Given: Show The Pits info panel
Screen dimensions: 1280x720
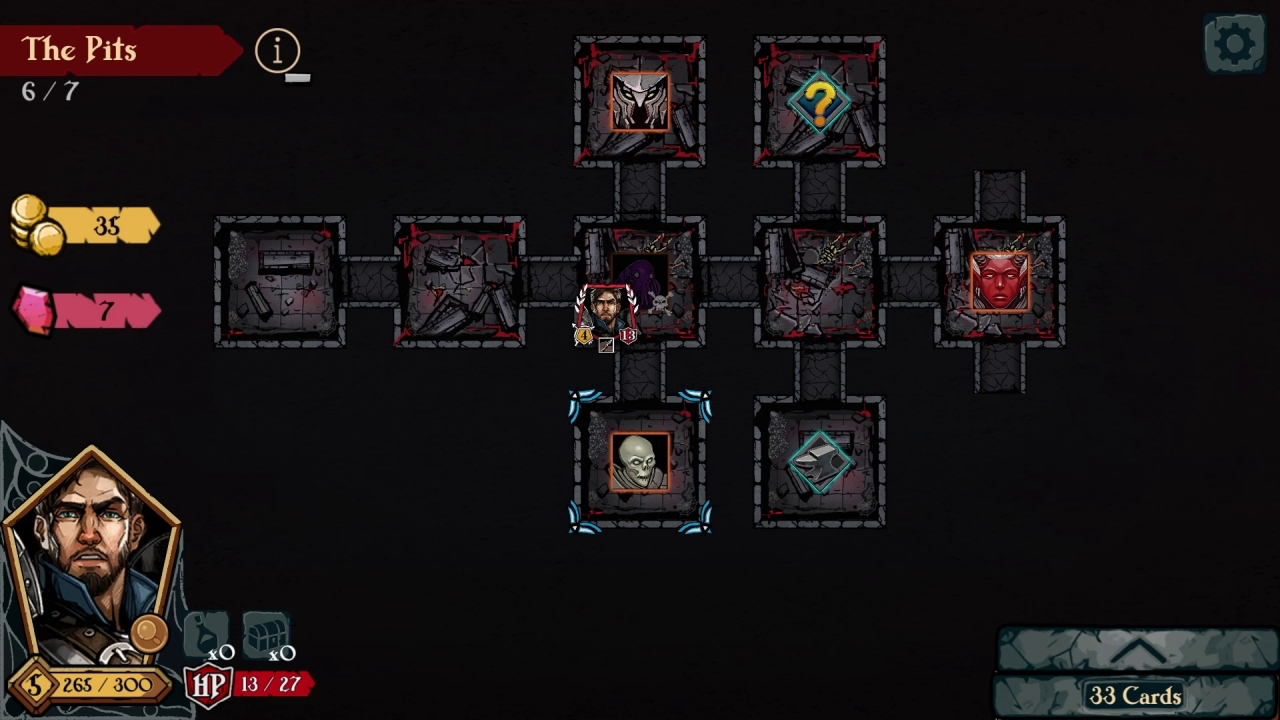Looking at the screenshot, I should [x=277, y=50].
